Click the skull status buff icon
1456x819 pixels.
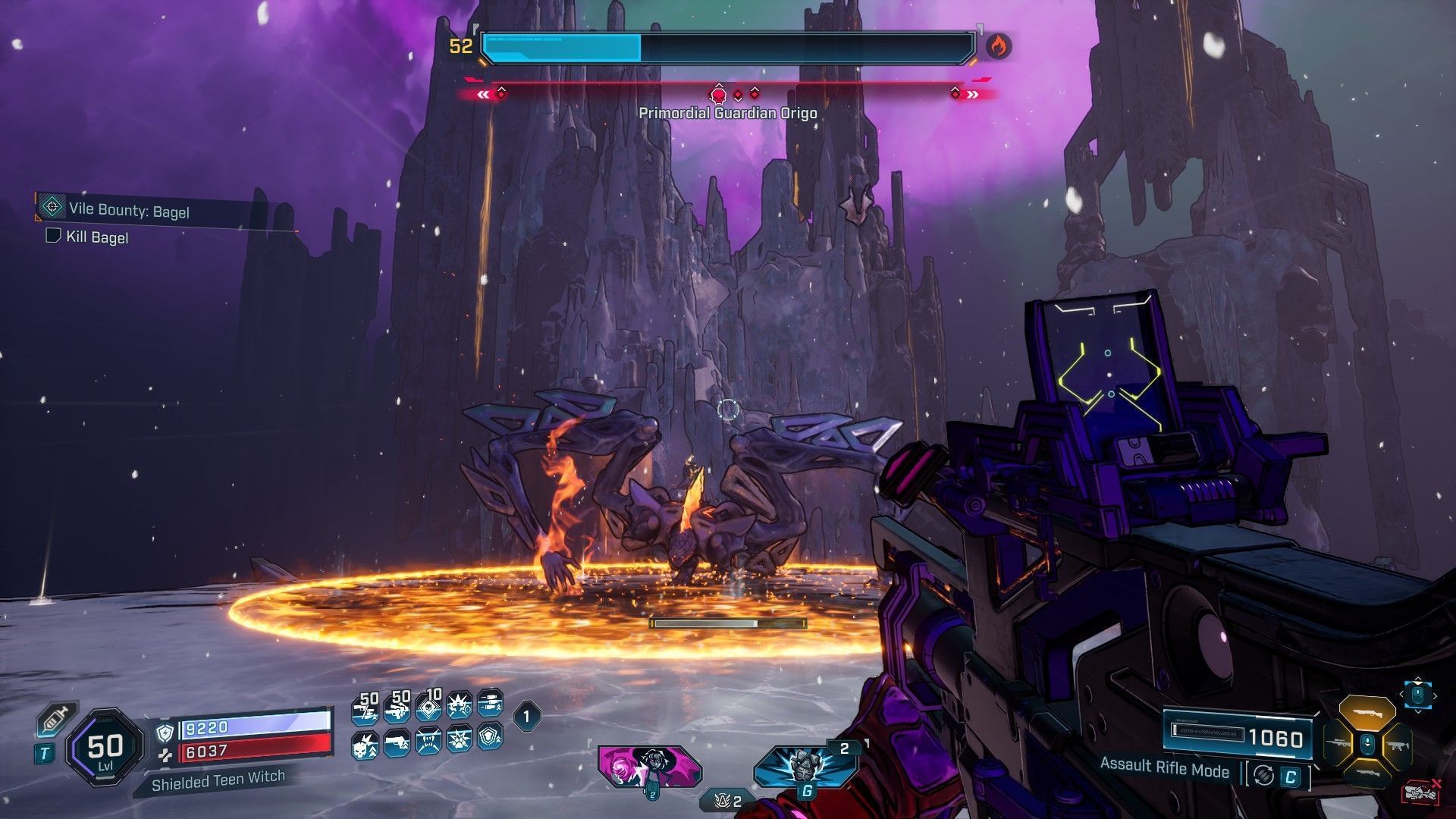366,744
